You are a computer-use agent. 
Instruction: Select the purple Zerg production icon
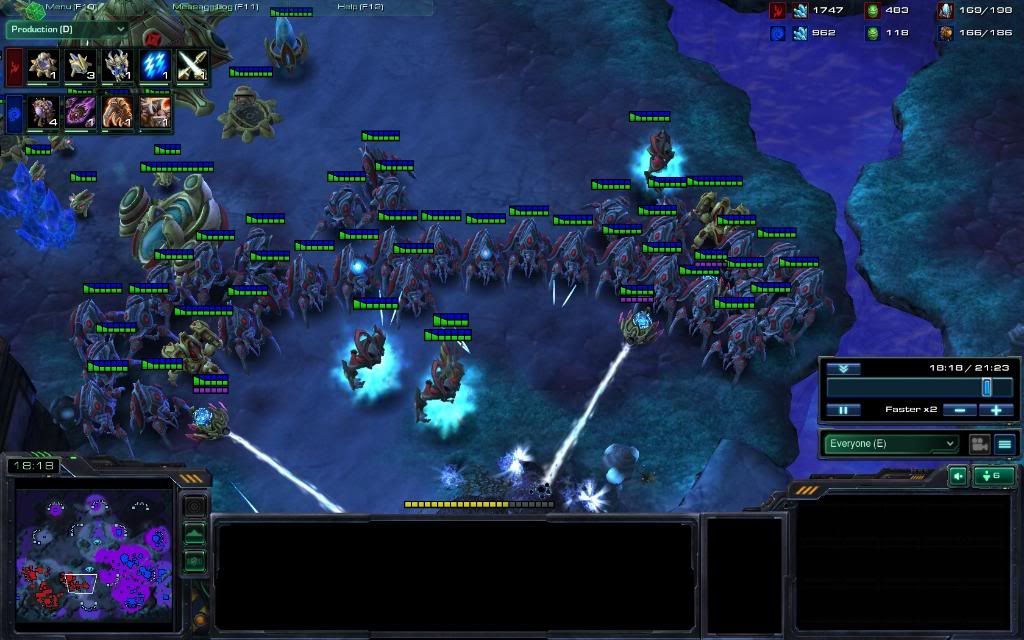pyautogui.click(x=80, y=111)
